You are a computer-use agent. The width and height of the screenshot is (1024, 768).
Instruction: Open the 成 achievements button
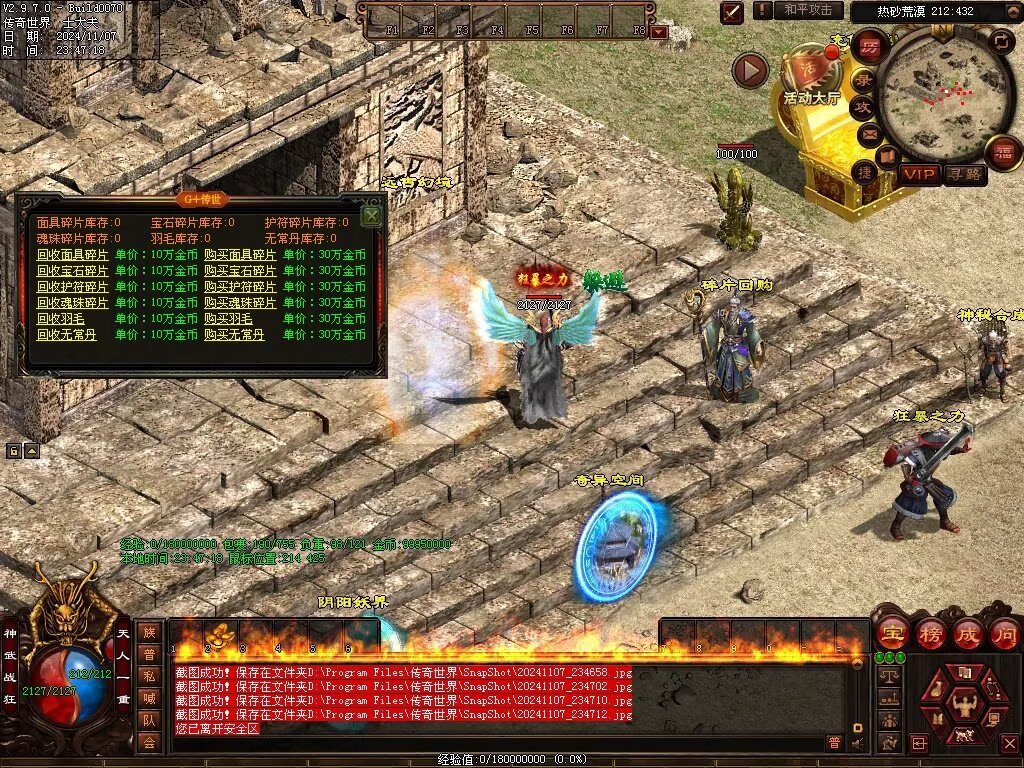point(967,634)
